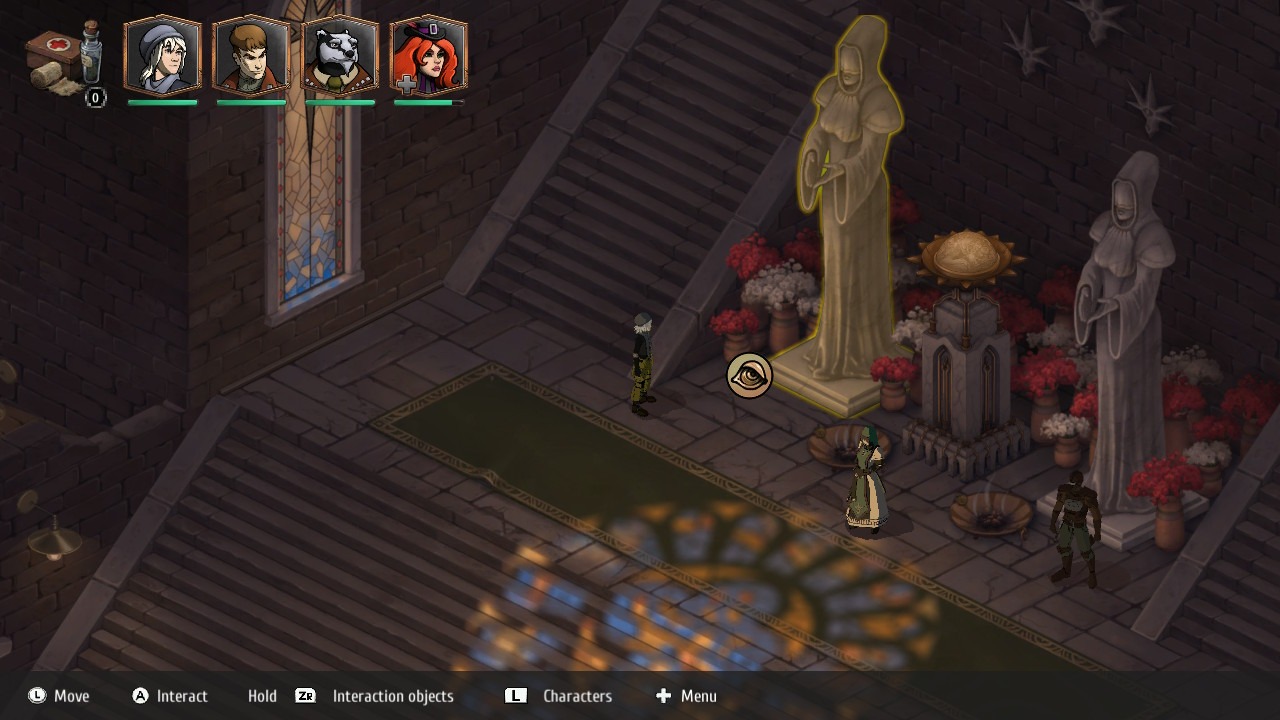Choose the brown-haired young man portrait
Image resolution: width=1280 pixels, height=720 pixels.
click(251, 56)
